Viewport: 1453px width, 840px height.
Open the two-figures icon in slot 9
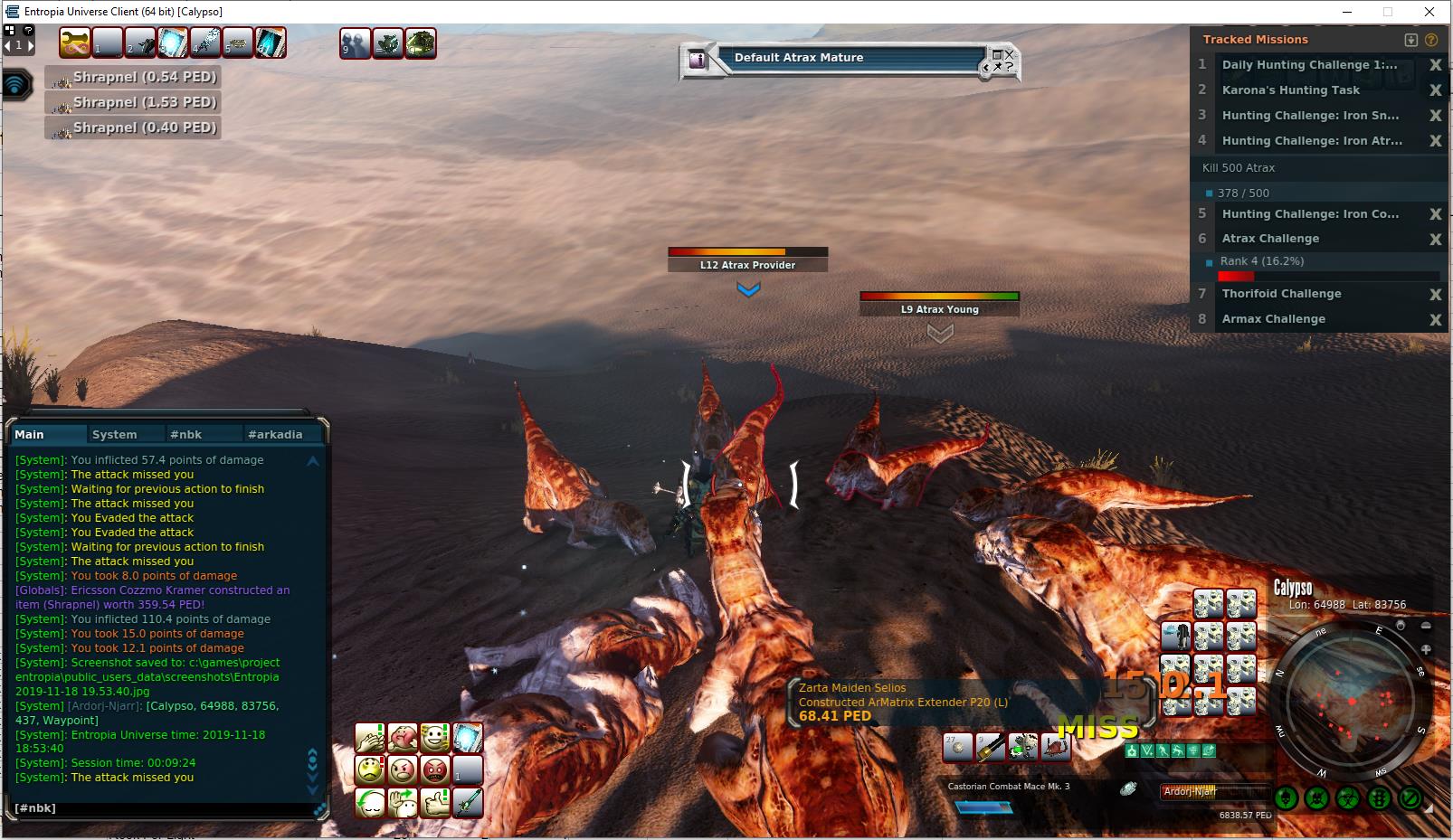pyautogui.click(x=355, y=43)
